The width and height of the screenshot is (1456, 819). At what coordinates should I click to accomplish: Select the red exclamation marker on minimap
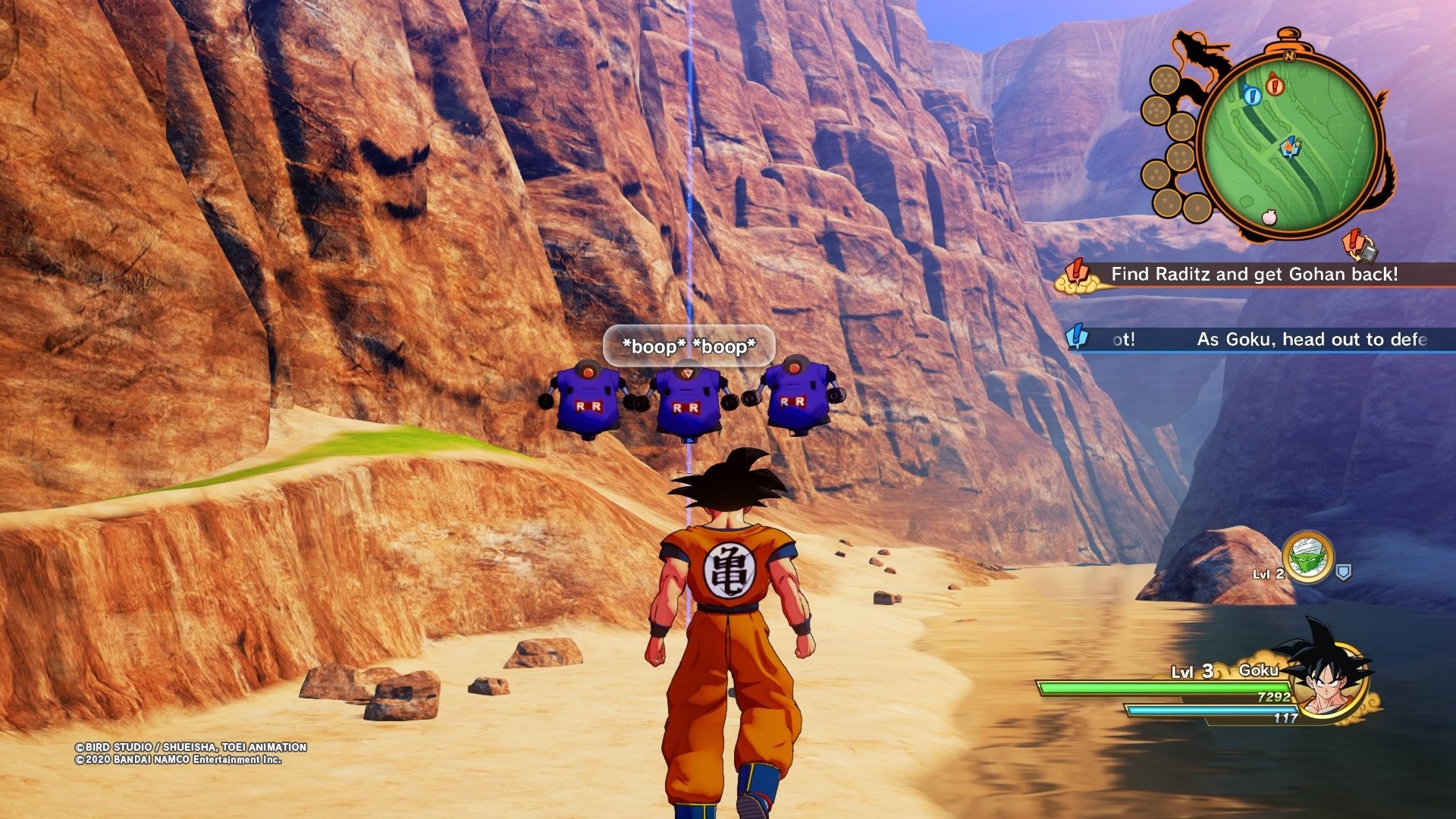coord(1275,85)
